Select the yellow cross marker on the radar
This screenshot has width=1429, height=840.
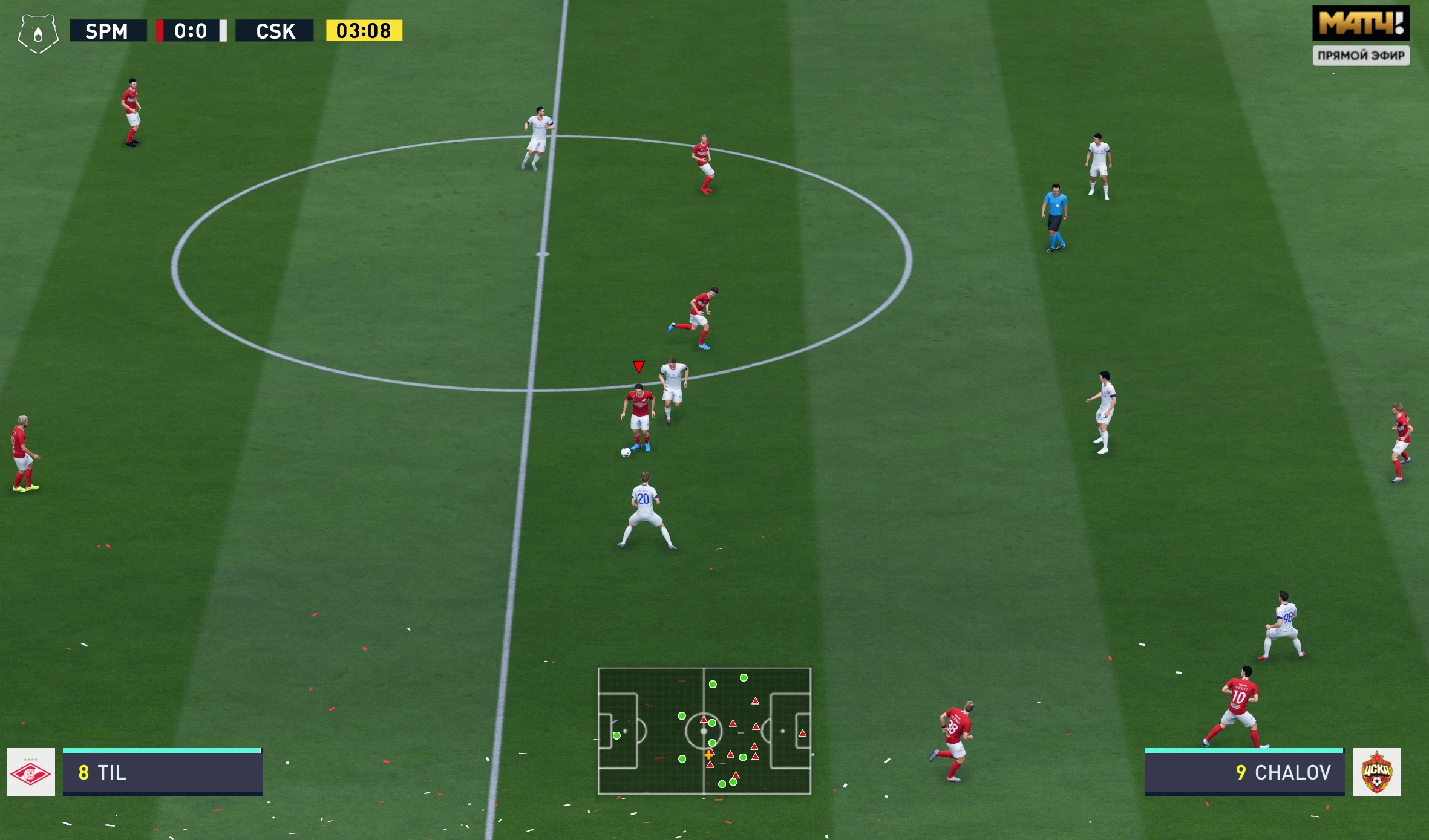click(x=708, y=755)
